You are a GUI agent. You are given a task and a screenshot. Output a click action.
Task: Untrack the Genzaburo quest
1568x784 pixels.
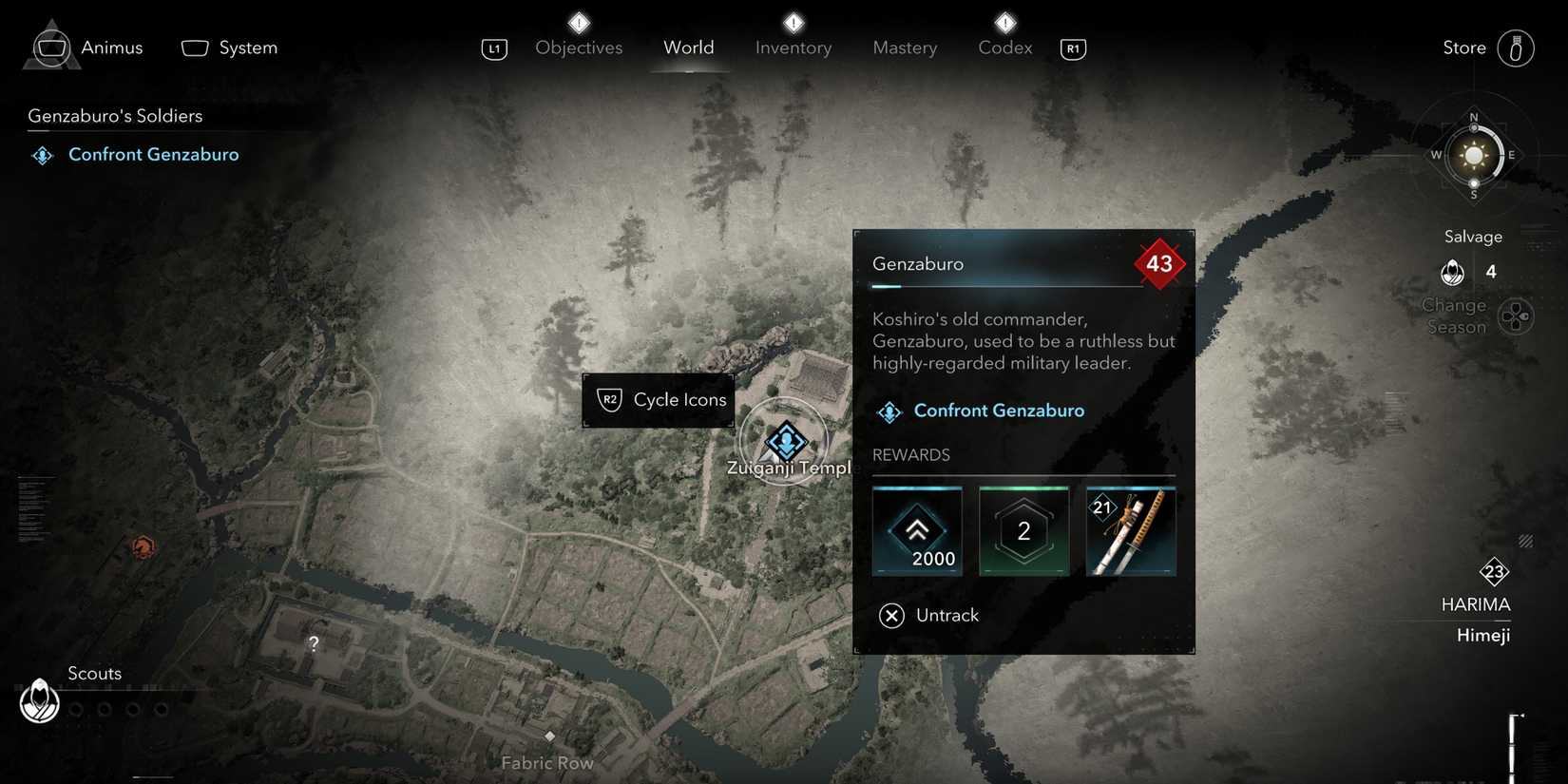[x=929, y=616]
